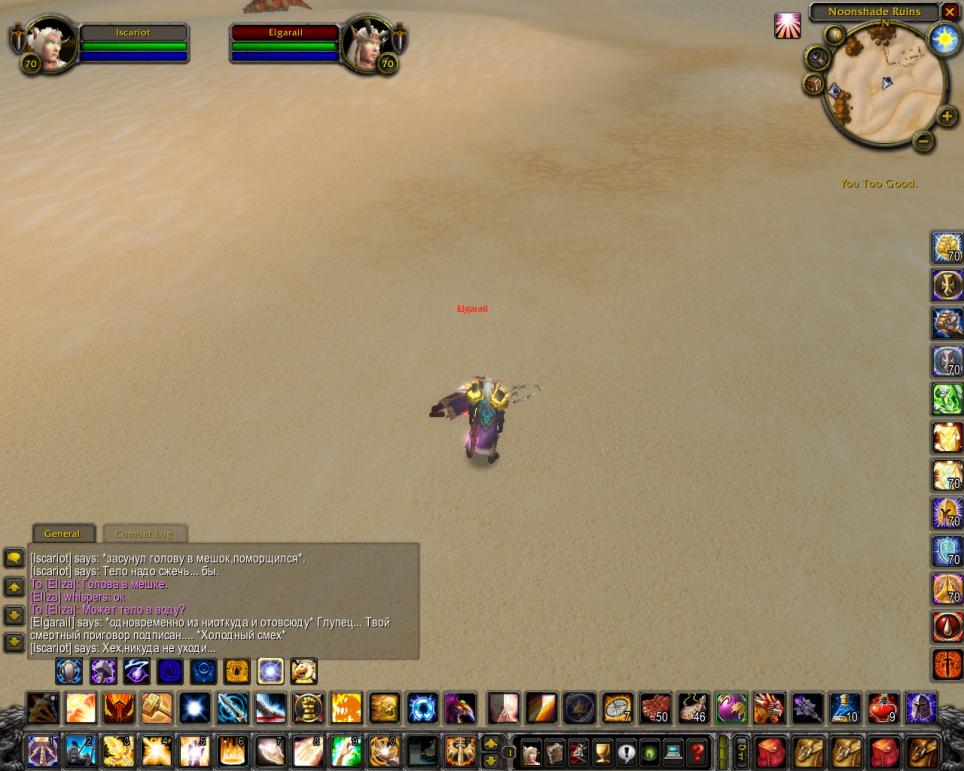
Task: Open the minimap tracking magnifier button
Action: coord(817,58)
